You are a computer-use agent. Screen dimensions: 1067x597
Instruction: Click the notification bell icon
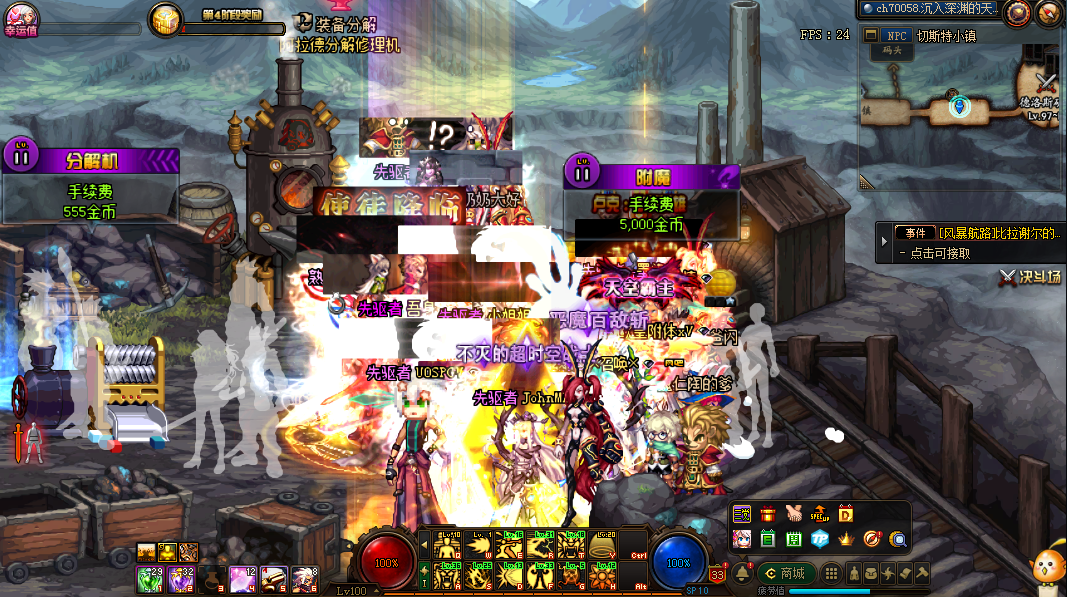[x=741, y=573]
